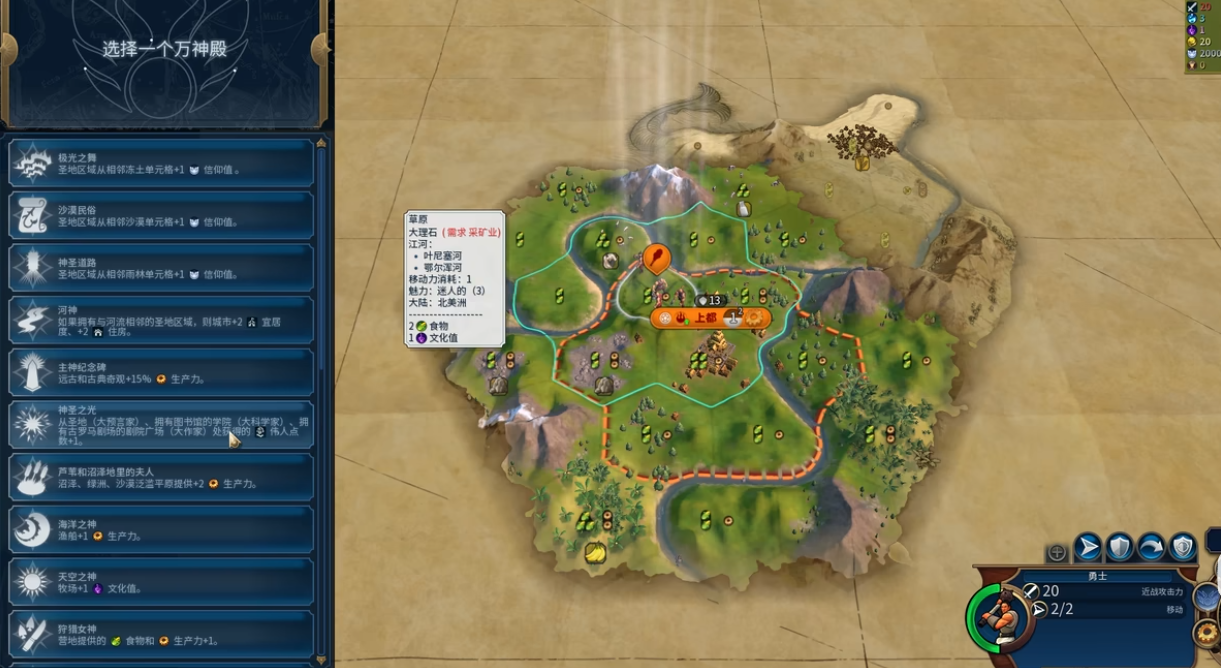Viewport: 1221px width, 668px height.
Task: Choose the 极光之舞 pantheon
Action: pos(160,163)
